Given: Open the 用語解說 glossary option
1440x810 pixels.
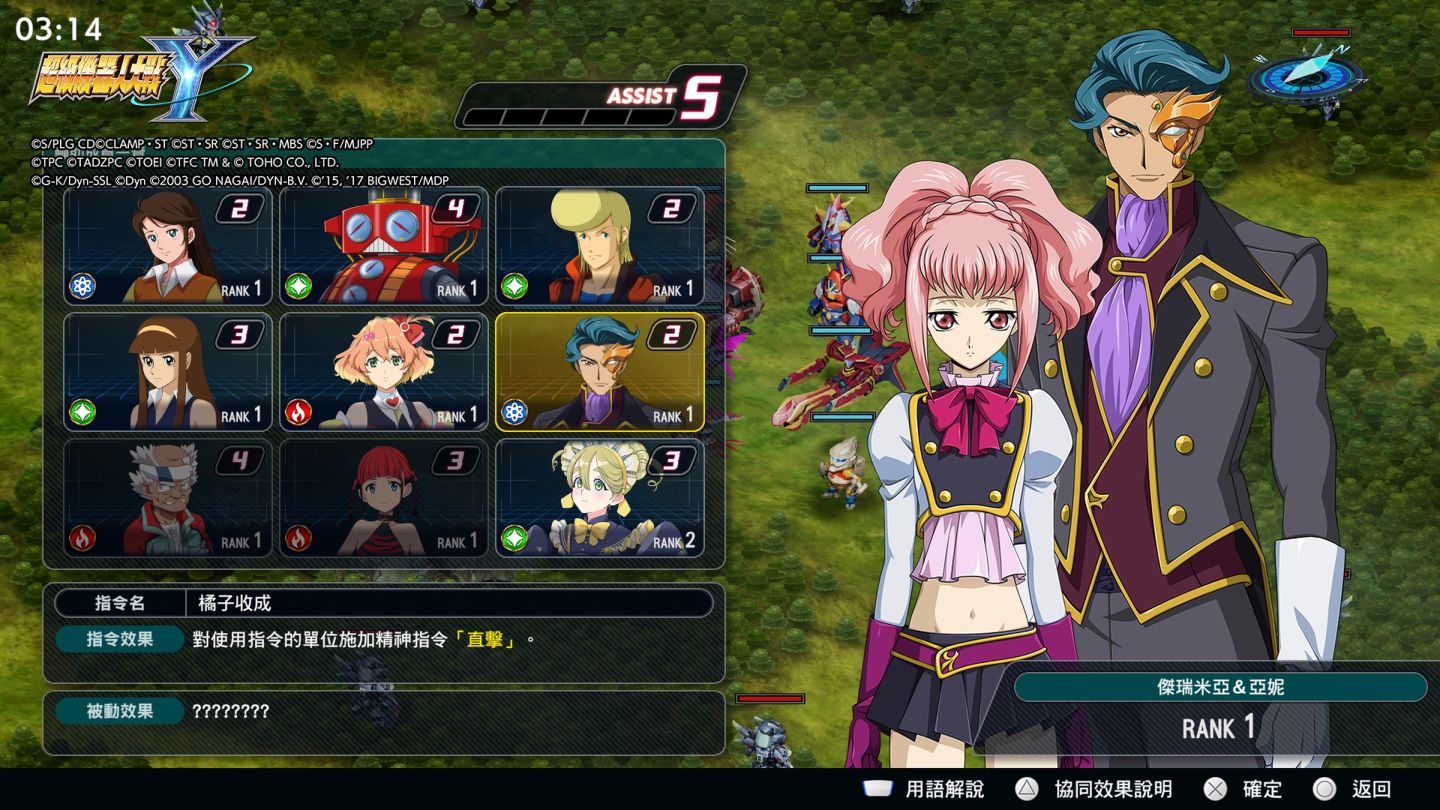Looking at the screenshot, I should (x=924, y=789).
